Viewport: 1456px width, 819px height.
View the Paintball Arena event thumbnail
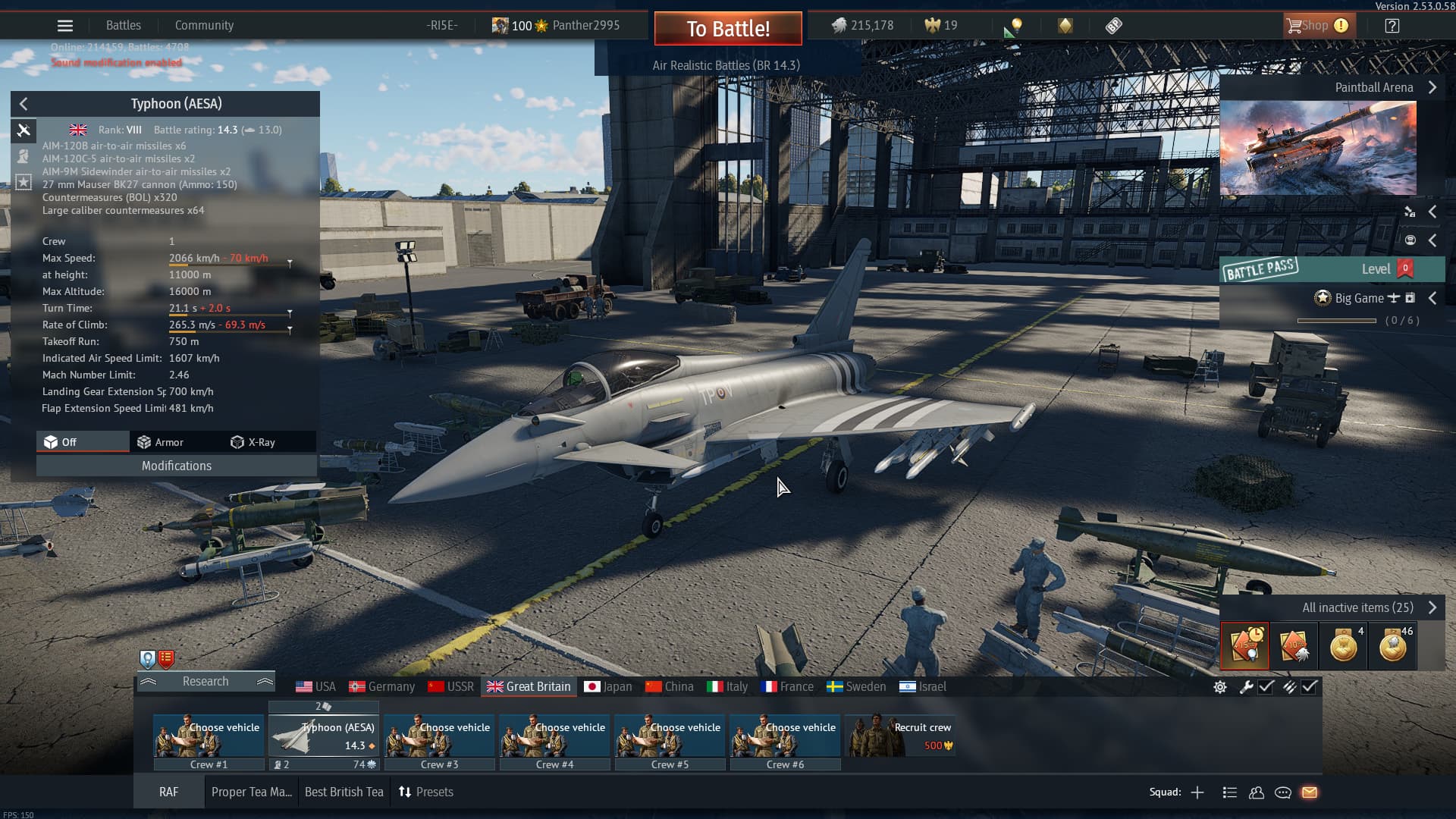coord(1317,149)
